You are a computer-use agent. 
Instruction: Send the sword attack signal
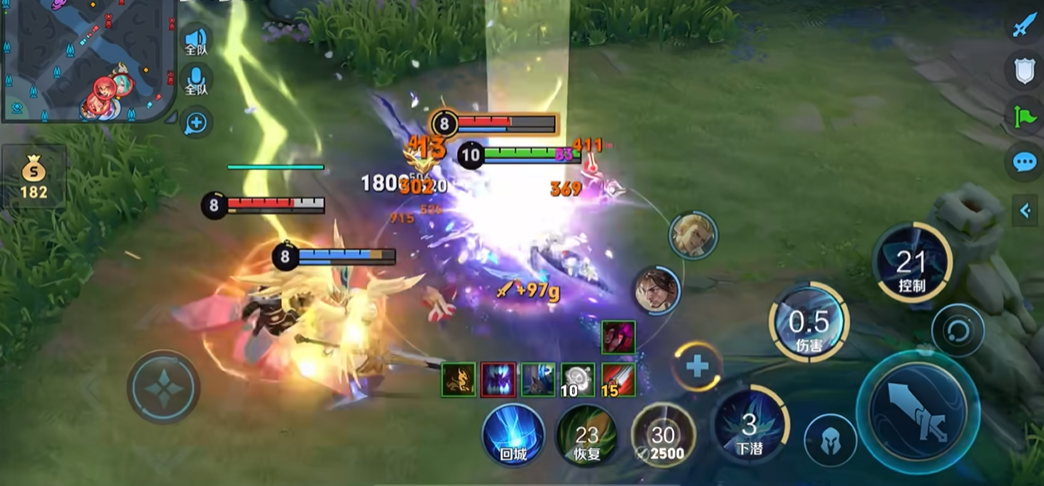pos(1022,25)
